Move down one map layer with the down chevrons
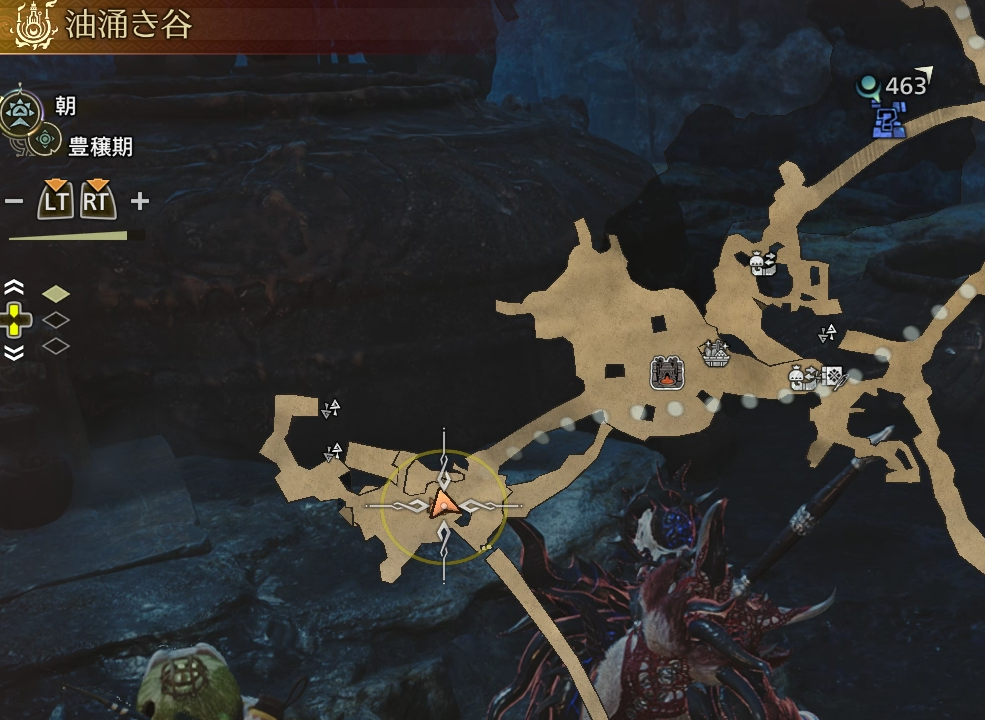Image resolution: width=985 pixels, height=720 pixels. [14, 351]
